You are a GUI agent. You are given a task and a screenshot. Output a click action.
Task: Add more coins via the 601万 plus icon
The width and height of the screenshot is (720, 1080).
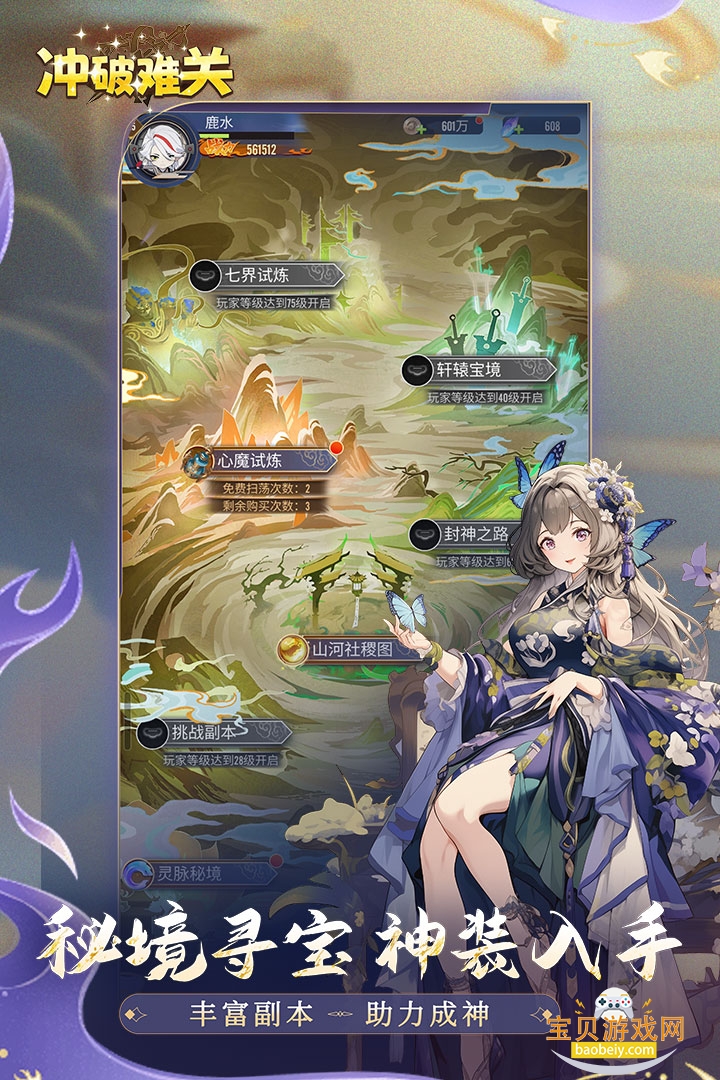(419, 127)
